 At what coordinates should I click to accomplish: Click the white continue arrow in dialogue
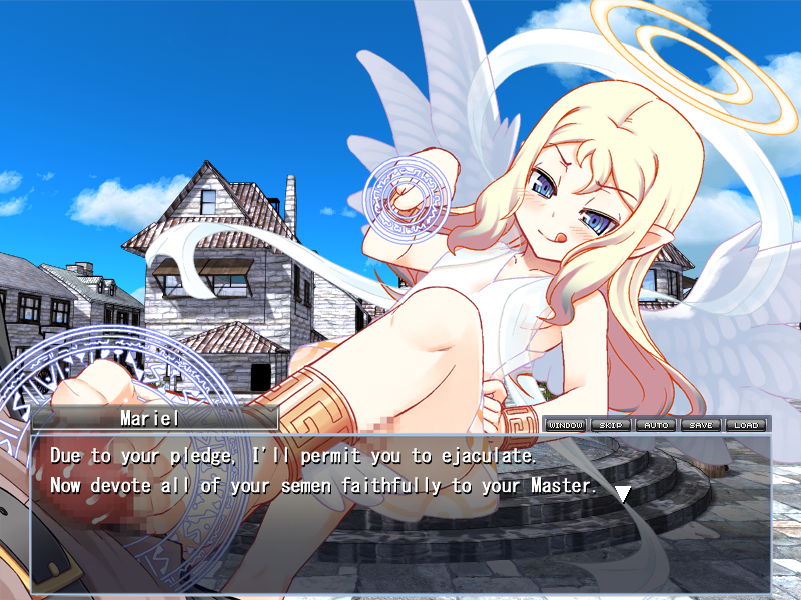point(623,493)
